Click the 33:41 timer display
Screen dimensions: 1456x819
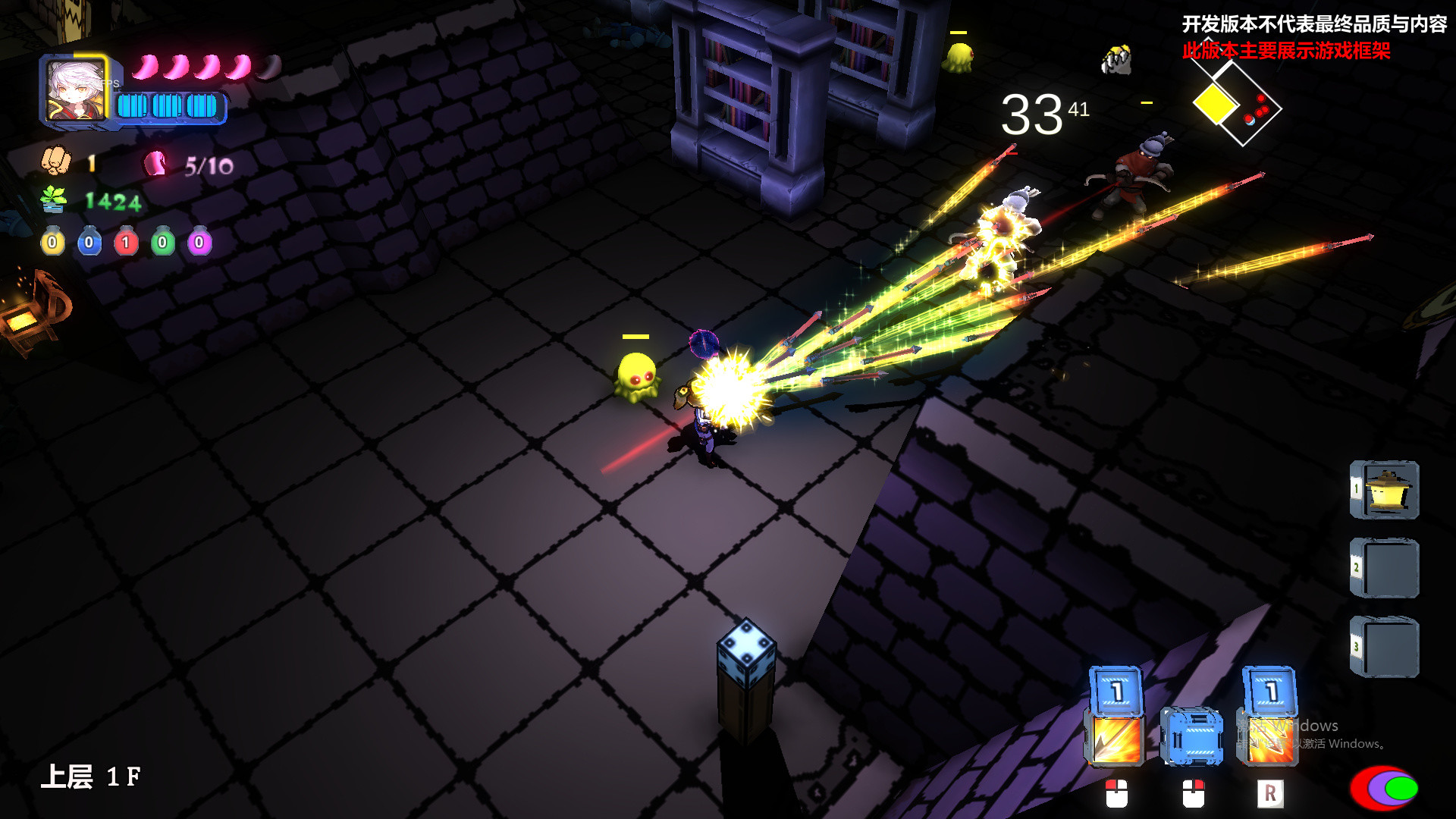click(1037, 114)
